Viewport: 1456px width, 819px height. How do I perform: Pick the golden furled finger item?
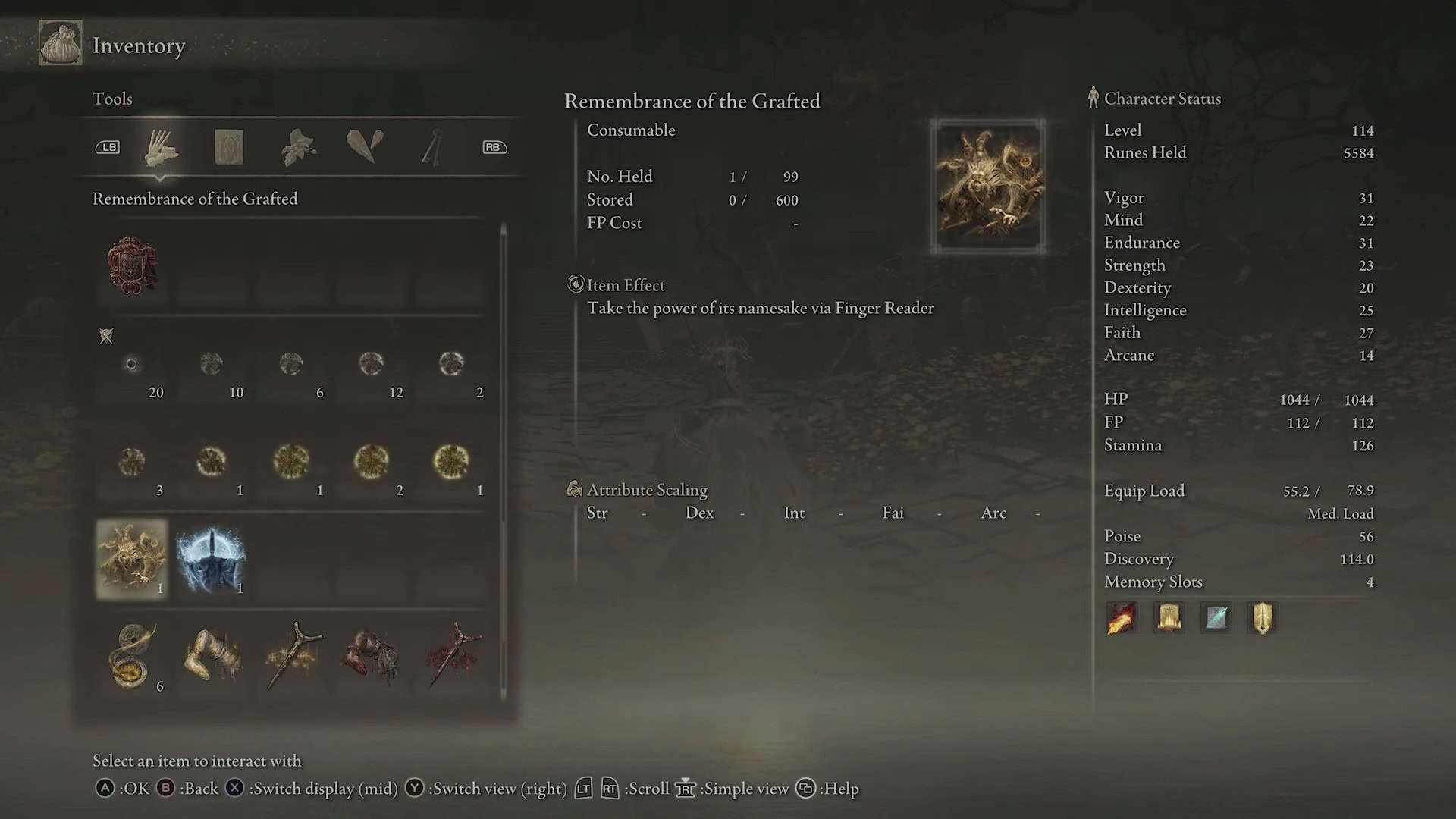coord(212,657)
